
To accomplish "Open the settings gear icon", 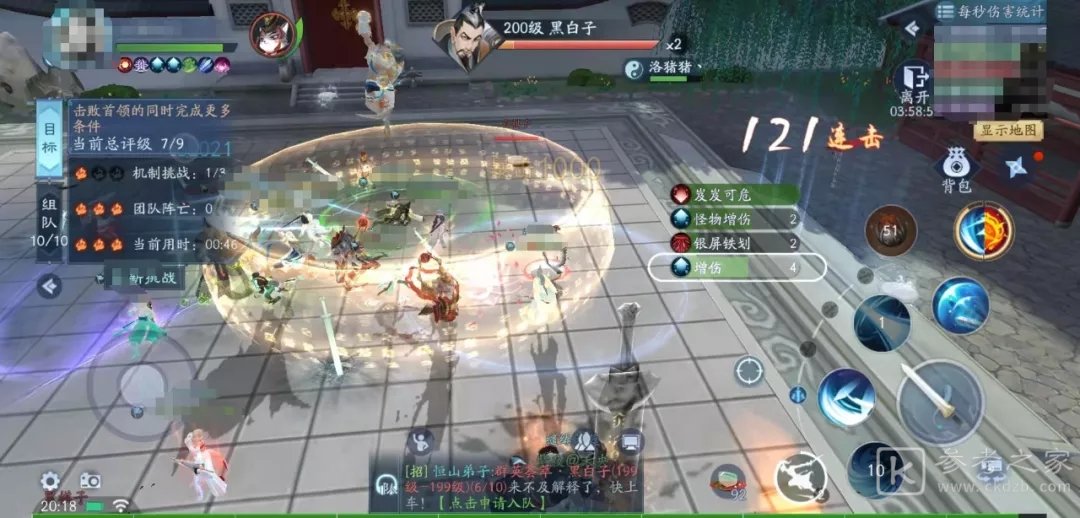I will (x=50, y=481).
